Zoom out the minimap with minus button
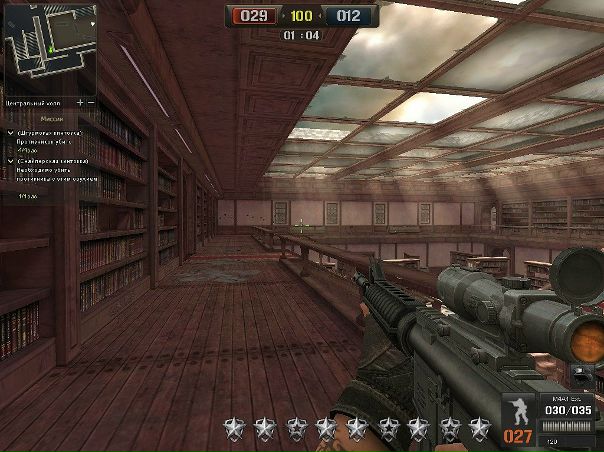The image size is (604, 452). (91, 102)
